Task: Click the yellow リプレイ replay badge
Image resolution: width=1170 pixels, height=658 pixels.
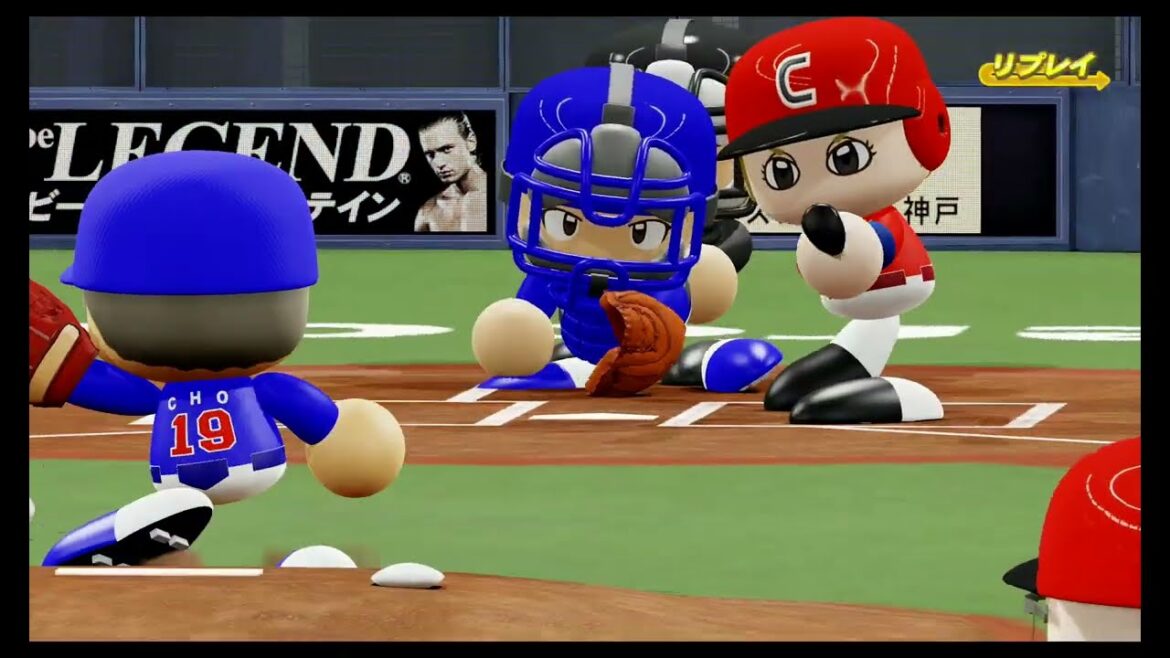Action: [x=1043, y=71]
